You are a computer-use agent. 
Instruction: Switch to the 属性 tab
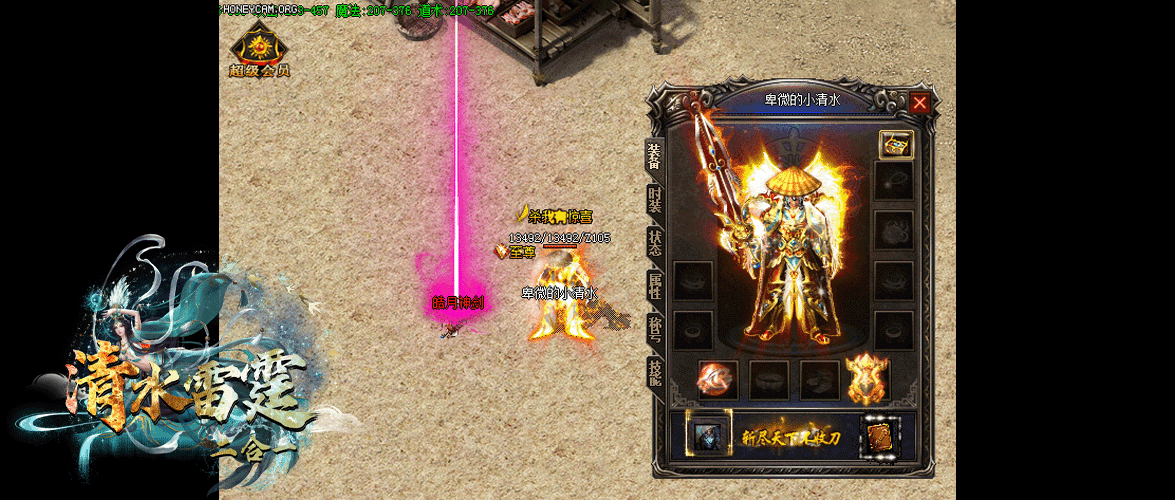click(654, 285)
